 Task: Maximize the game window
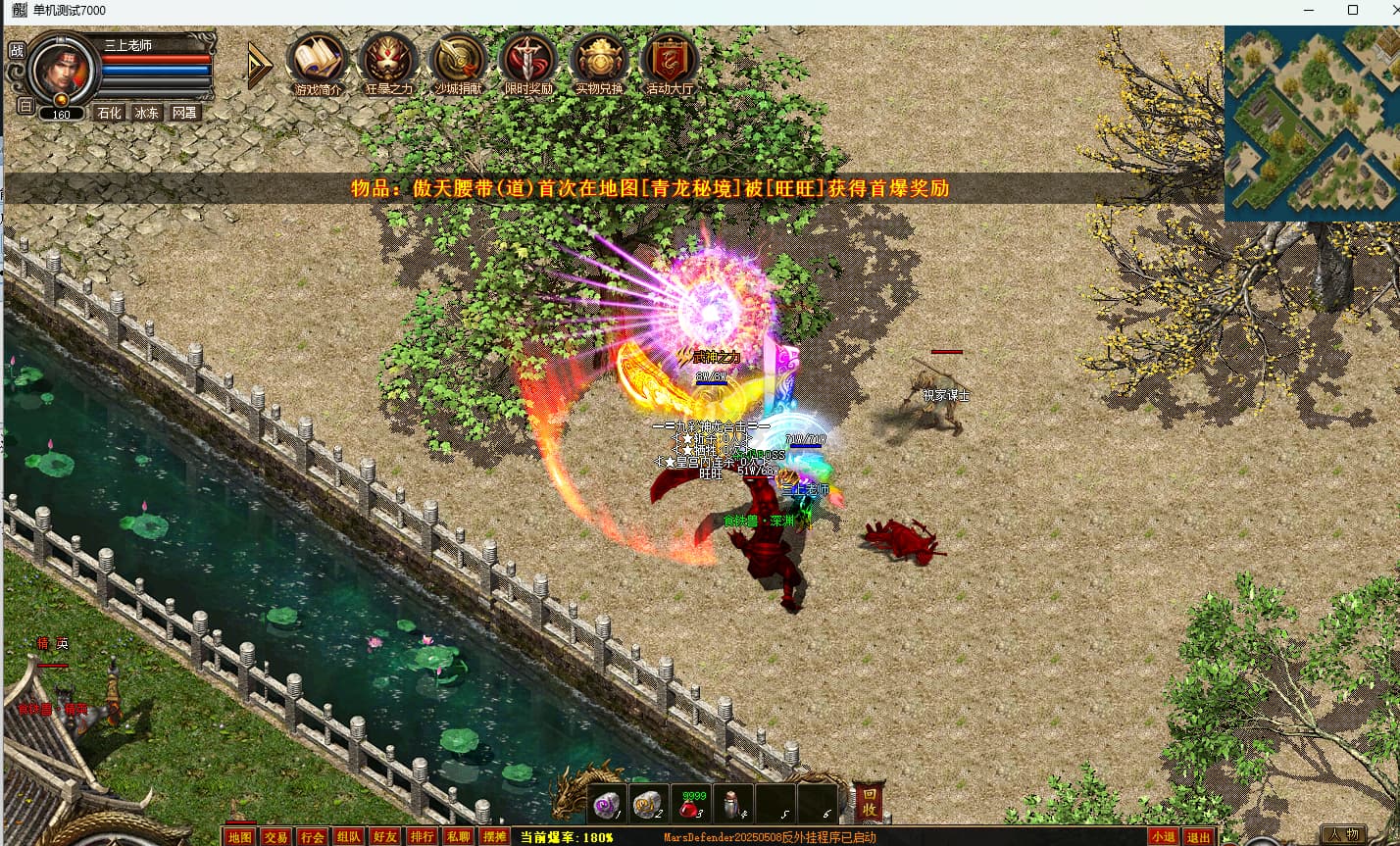pyautogui.click(x=1353, y=10)
